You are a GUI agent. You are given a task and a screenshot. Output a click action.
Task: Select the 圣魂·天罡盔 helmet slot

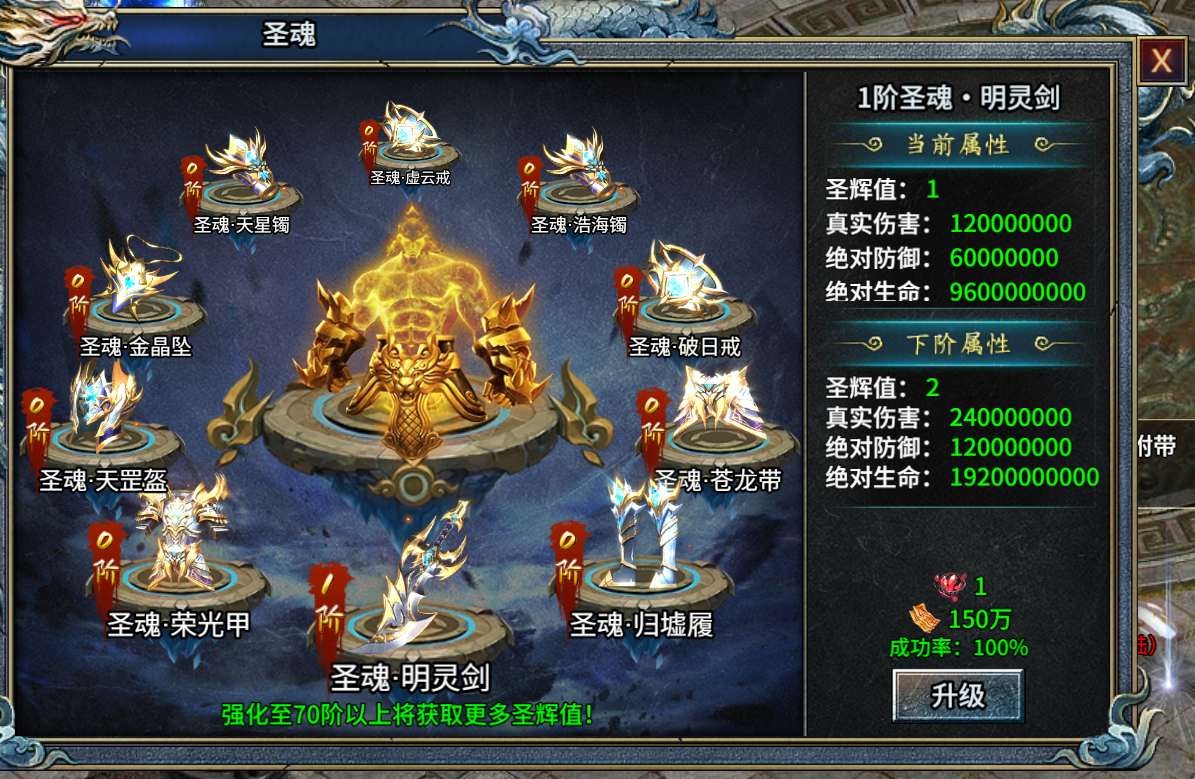pos(103,420)
